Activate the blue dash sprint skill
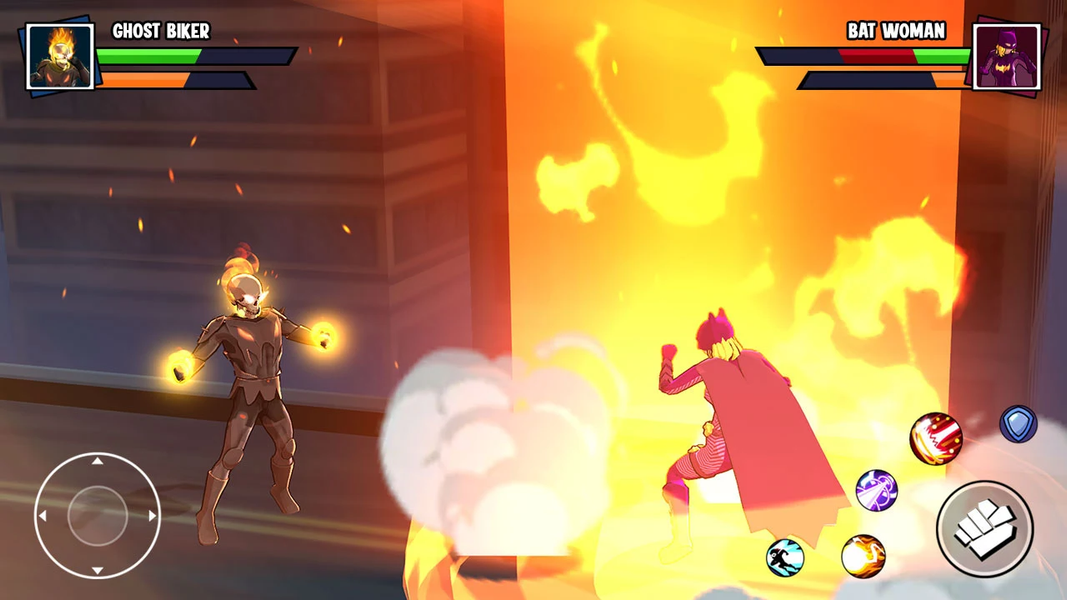Screen dimensions: 1067x600 [x=786, y=557]
